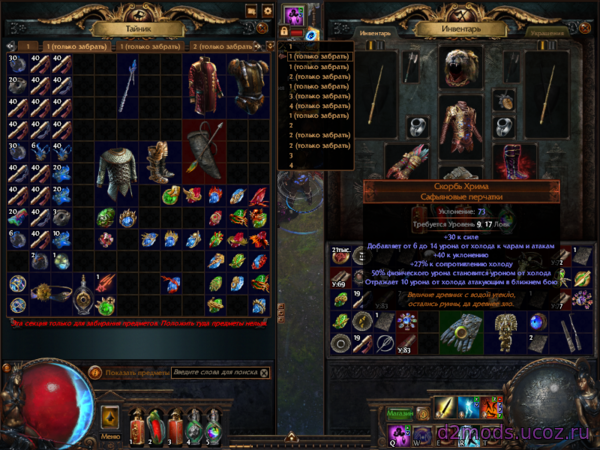Take the quiver with arrows from stash
600x450 pixels.
(x=203, y=145)
